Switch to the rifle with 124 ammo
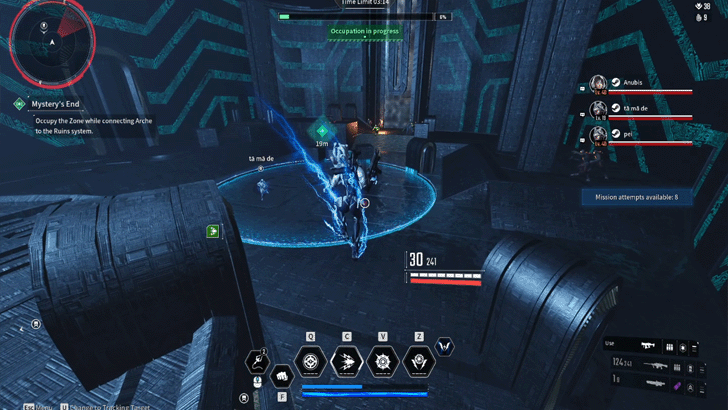 click(656, 365)
